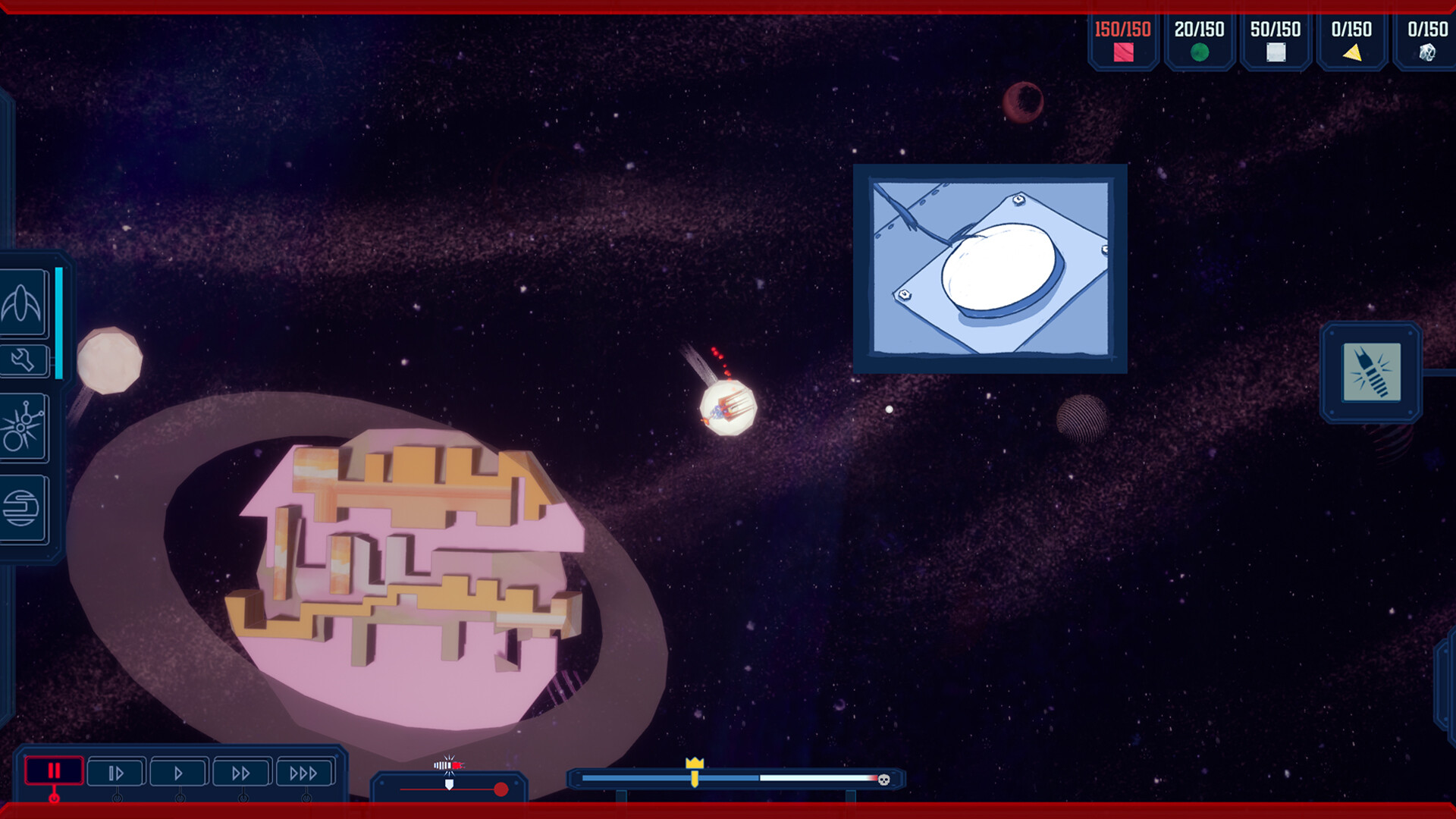Select normal play speed button
The width and height of the screenshot is (1456, 819).
coord(177,772)
